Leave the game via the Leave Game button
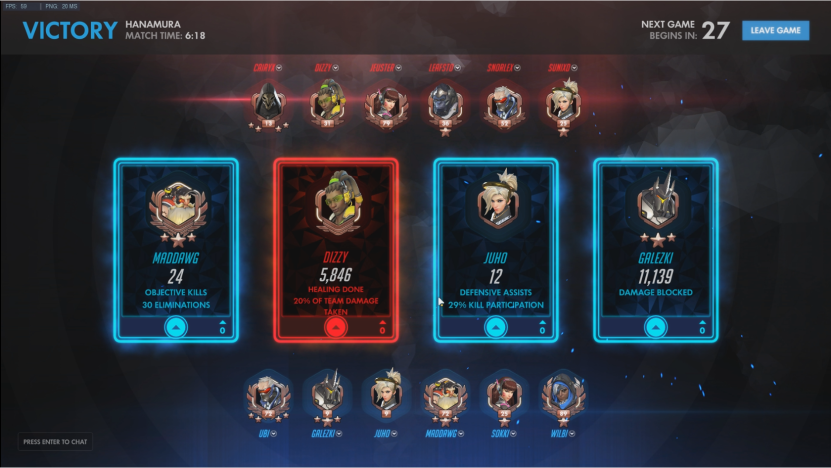This screenshot has height=468, width=831. pos(775,30)
